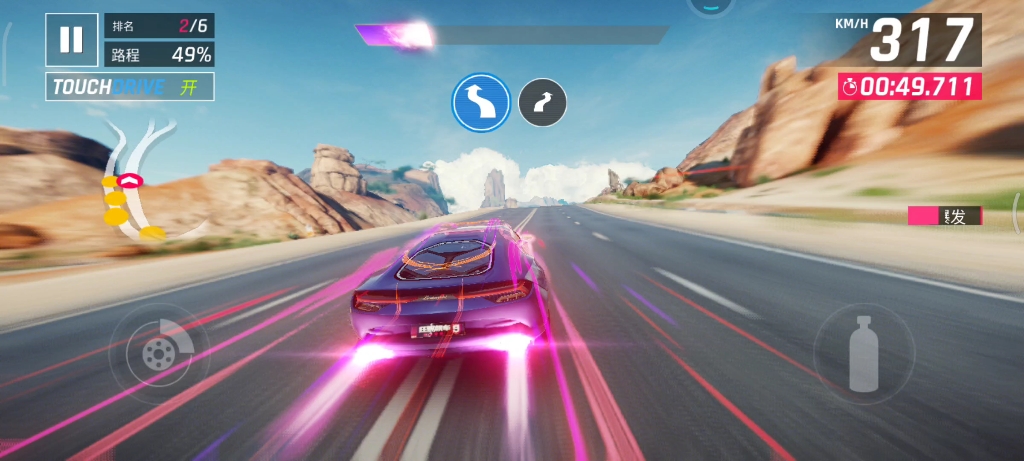
Task: Pause the race
Action: point(71,39)
